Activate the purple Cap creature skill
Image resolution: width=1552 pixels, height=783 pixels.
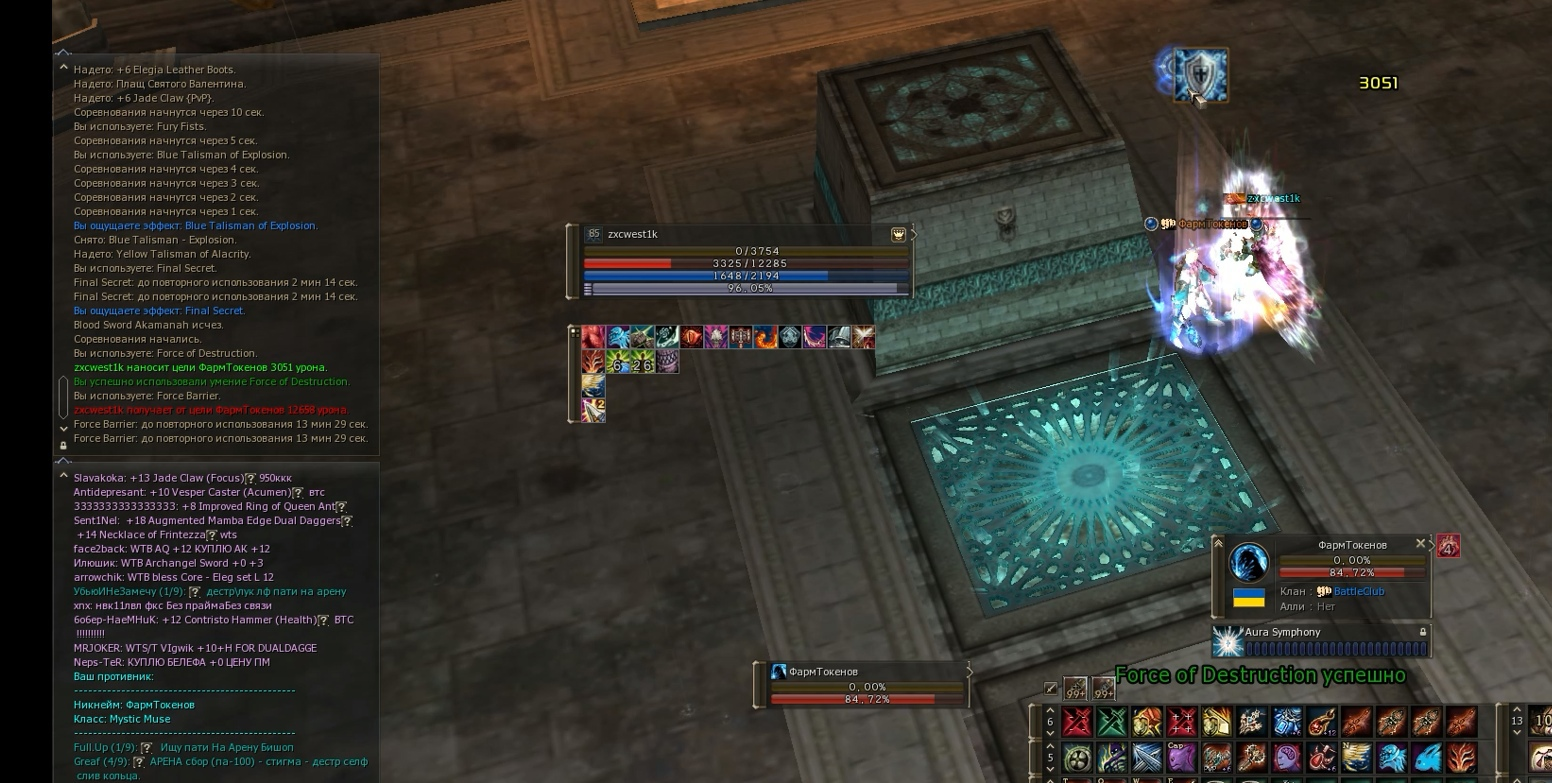click(x=1181, y=757)
